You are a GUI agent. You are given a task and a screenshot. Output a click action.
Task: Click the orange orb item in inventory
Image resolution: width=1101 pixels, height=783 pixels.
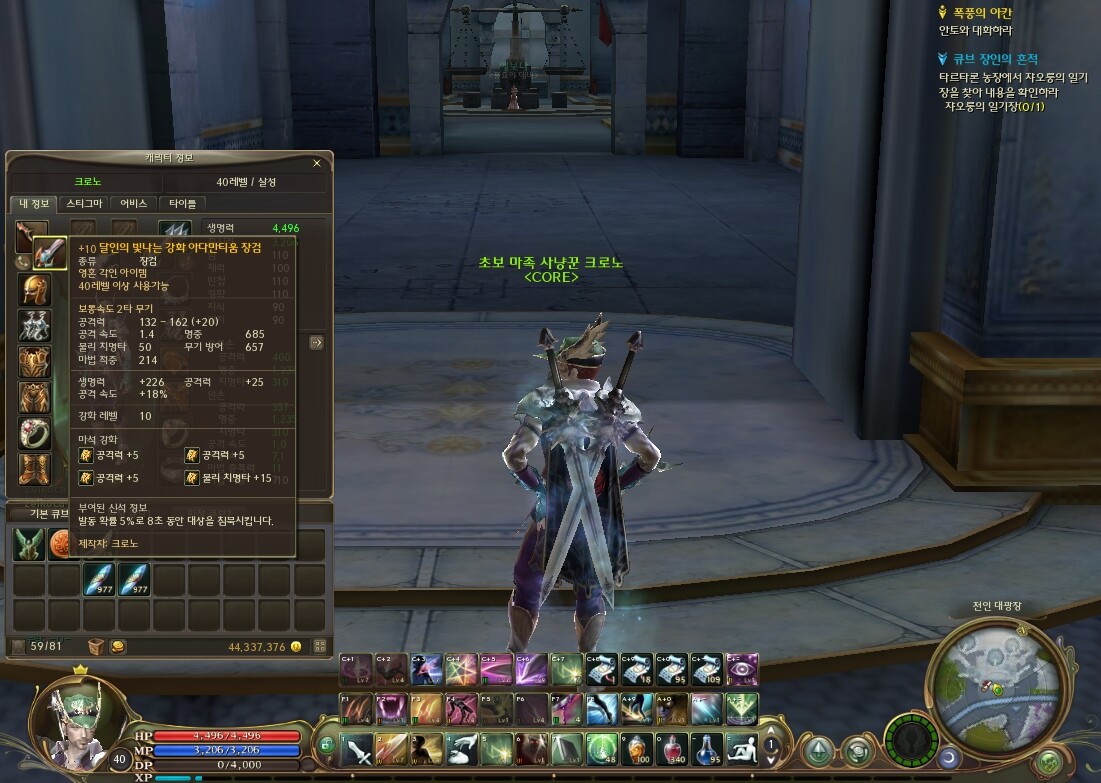[x=62, y=546]
